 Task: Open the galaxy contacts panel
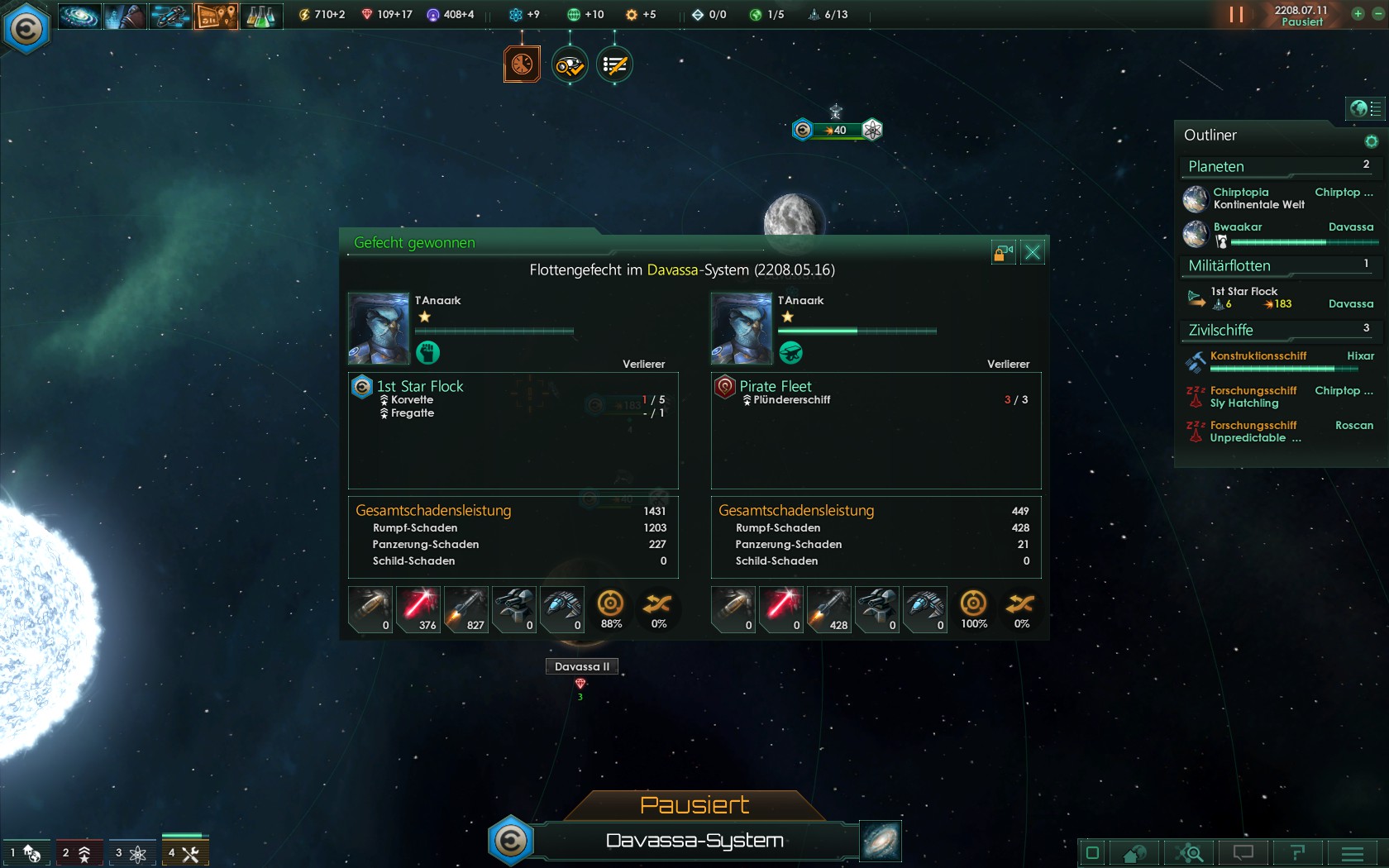pos(79,16)
